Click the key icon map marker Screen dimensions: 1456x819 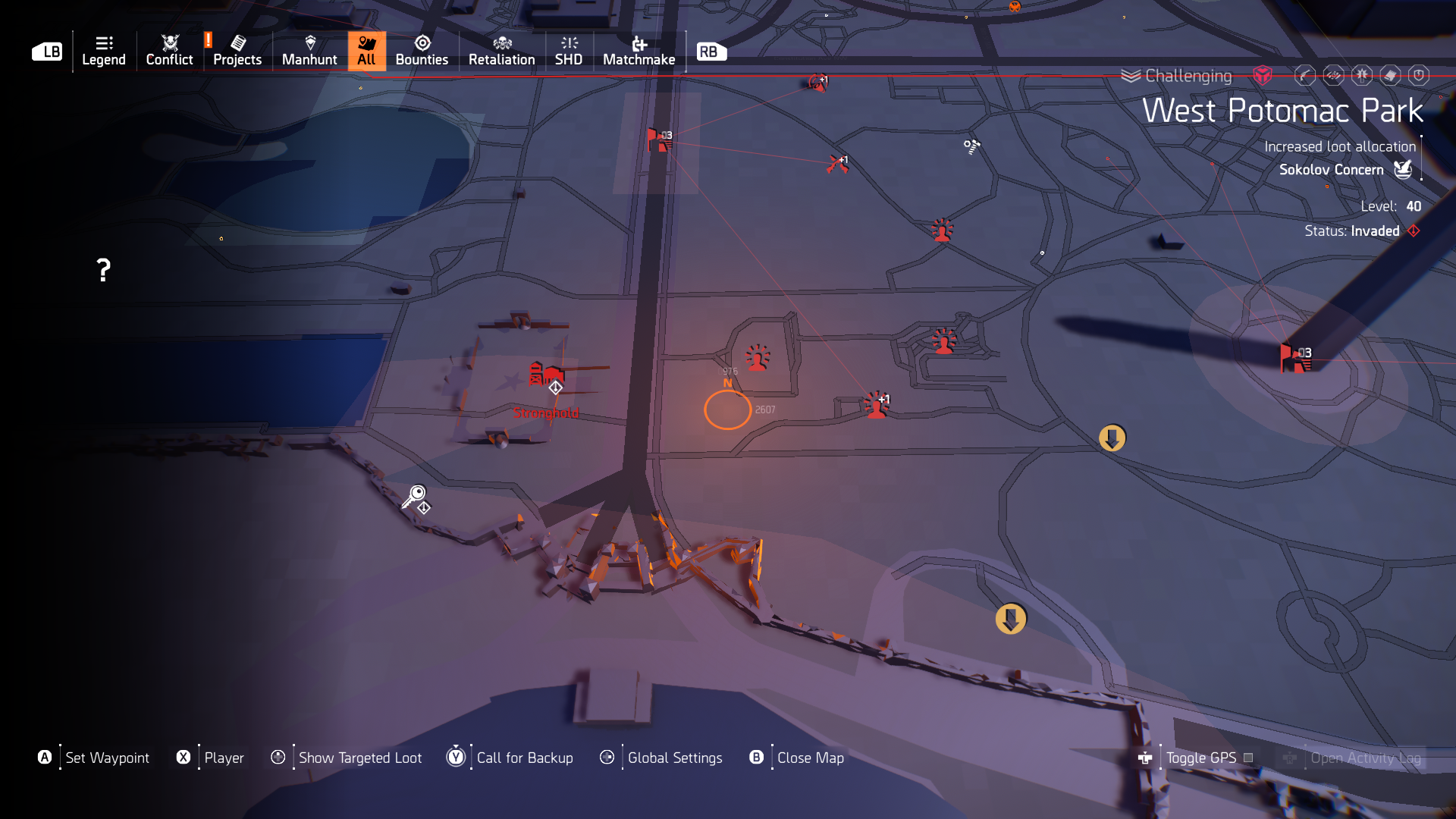415,497
